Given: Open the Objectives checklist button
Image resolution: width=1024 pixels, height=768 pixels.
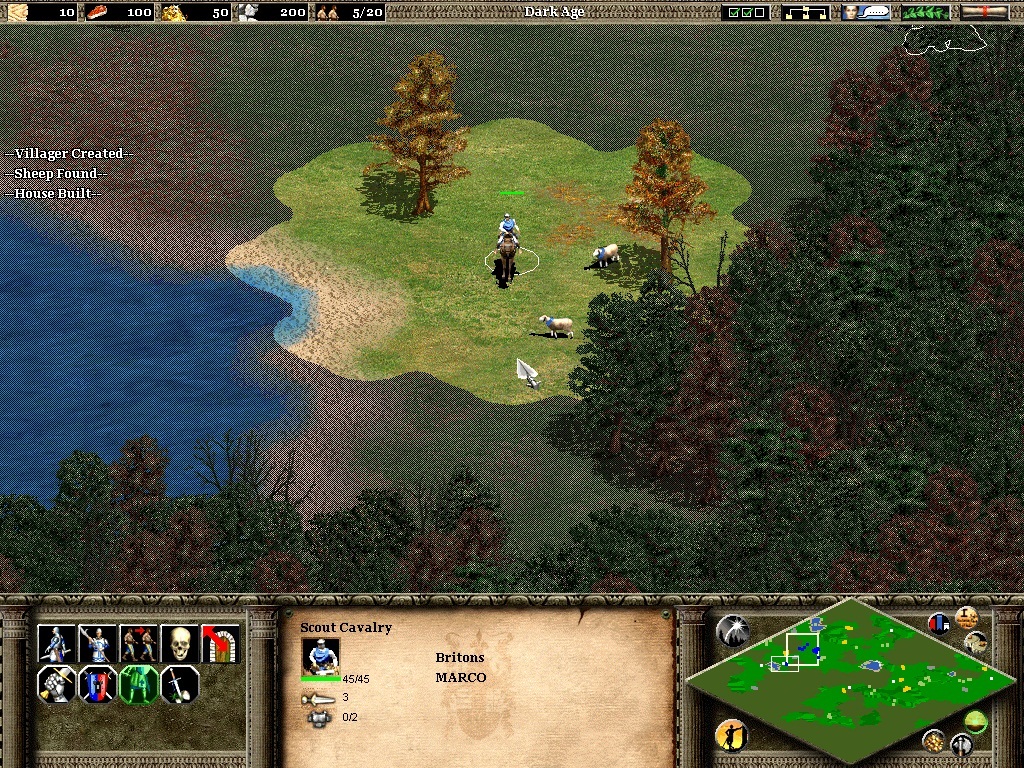Looking at the screenshot, I should pos(747,12).
